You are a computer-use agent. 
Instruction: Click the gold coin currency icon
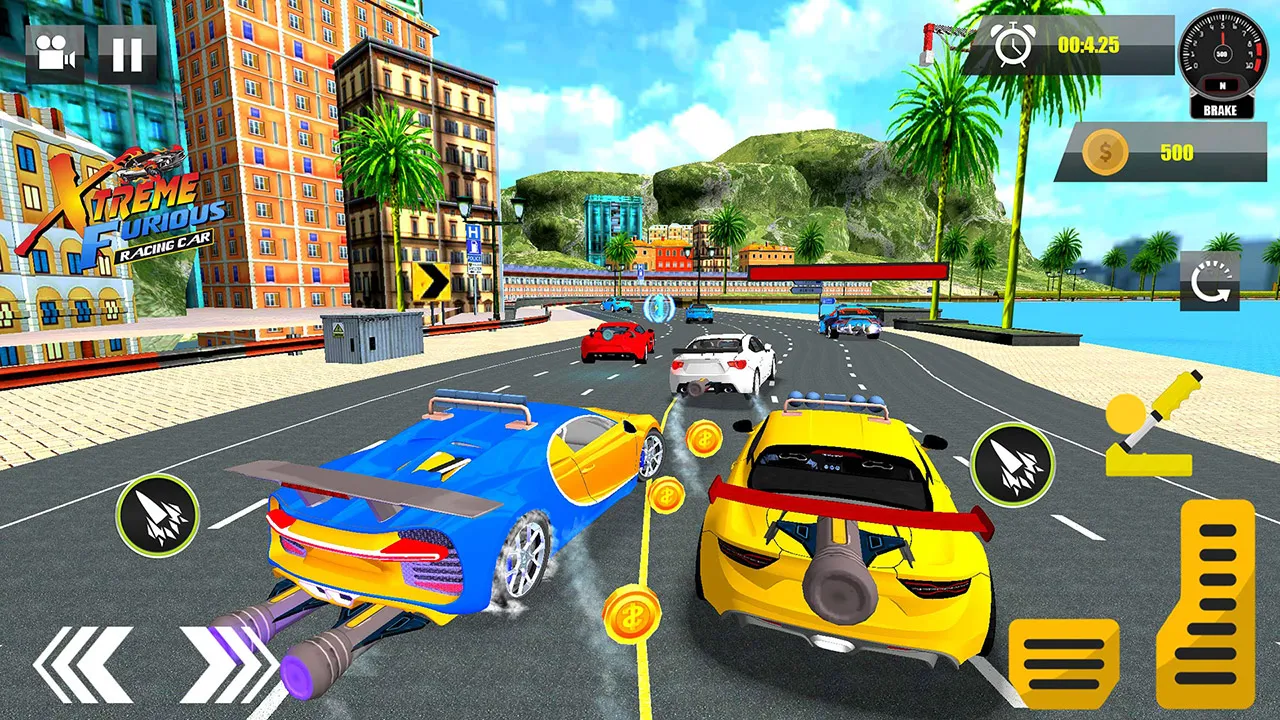click(x=1104, y=152)
